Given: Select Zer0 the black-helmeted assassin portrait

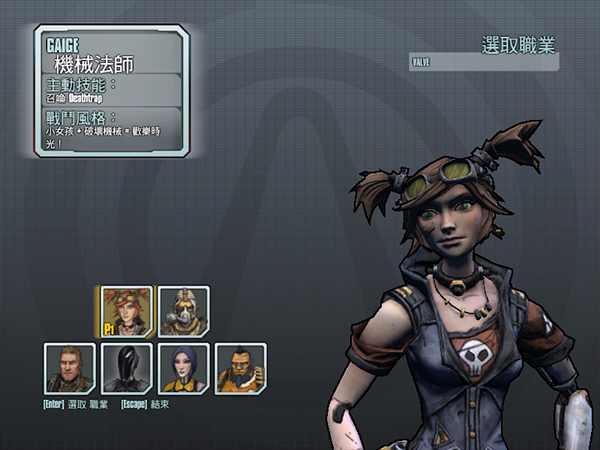Looking at the screenshot, I should click(126, 368).
